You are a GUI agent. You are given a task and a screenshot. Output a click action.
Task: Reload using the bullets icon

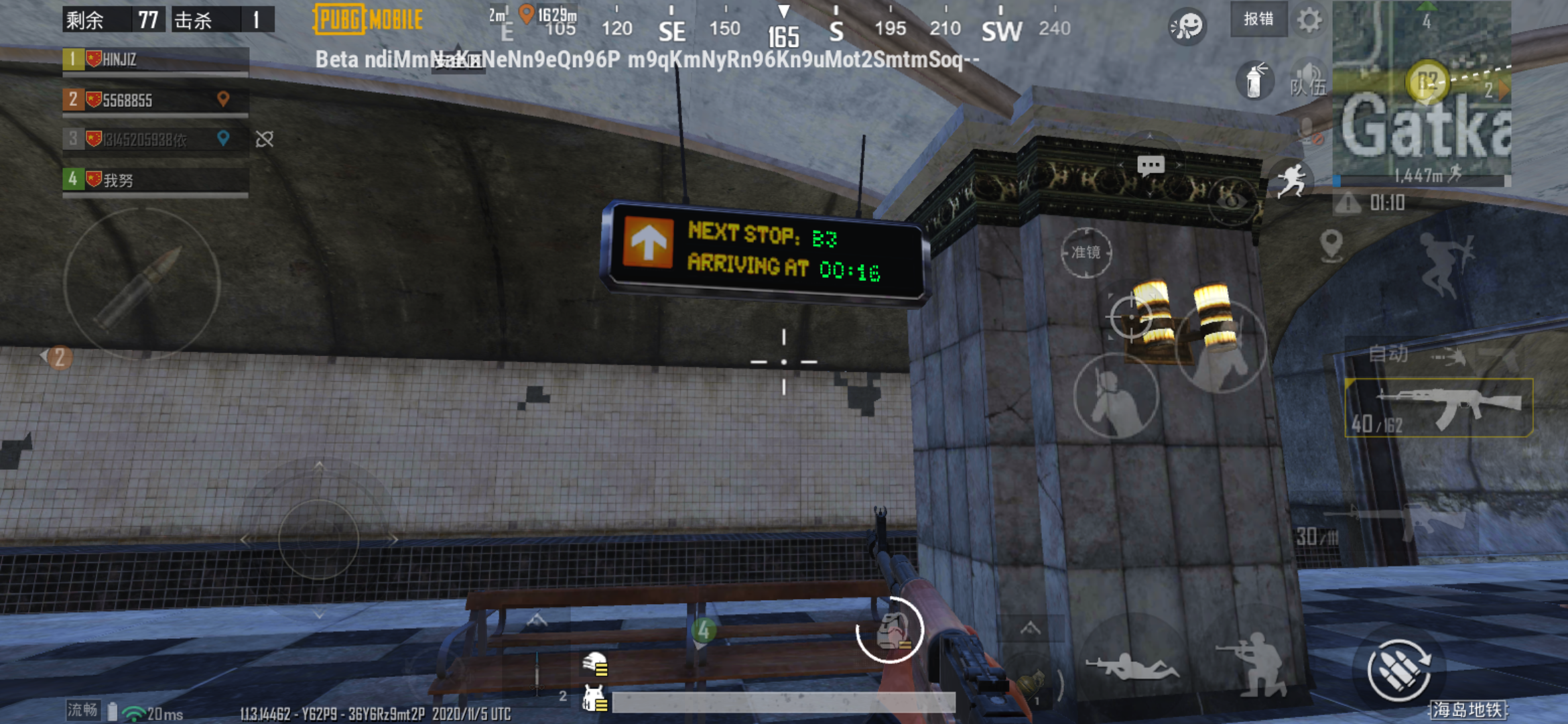coord(1400,670)
